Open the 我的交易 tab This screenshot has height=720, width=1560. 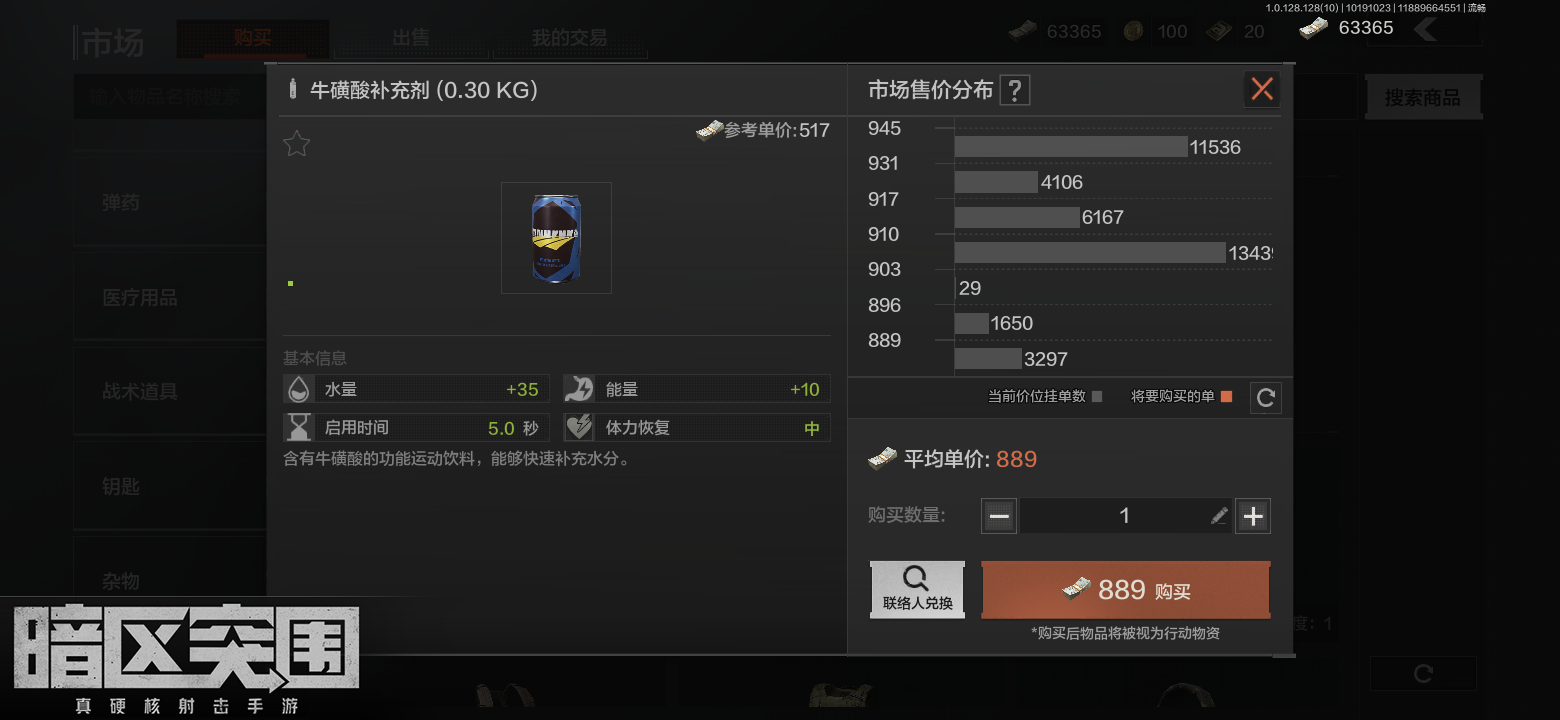[570, 38]
